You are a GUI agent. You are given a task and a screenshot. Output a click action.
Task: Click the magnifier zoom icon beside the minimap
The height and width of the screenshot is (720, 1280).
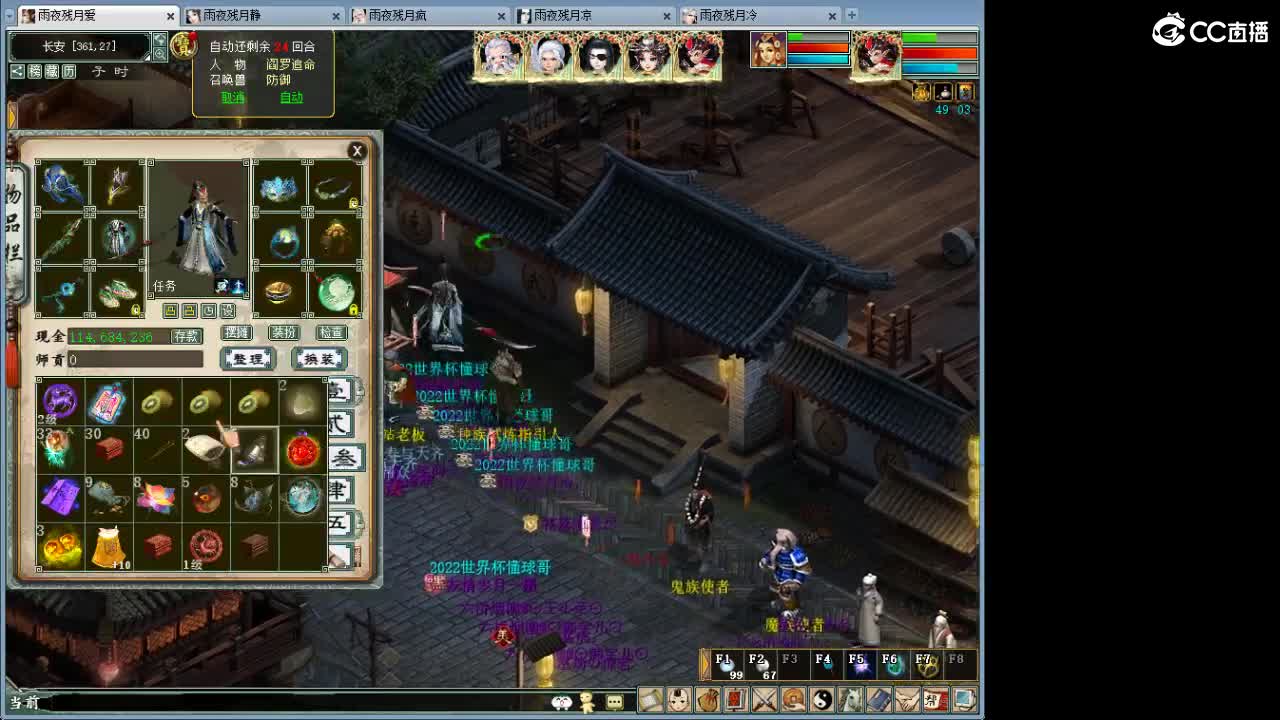pyautogui.click(x=159, y=54)
